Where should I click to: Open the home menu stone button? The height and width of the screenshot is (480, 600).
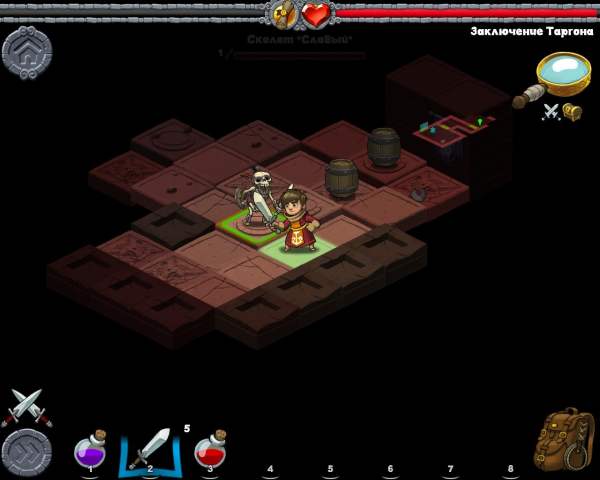click(x=27, y=52)
